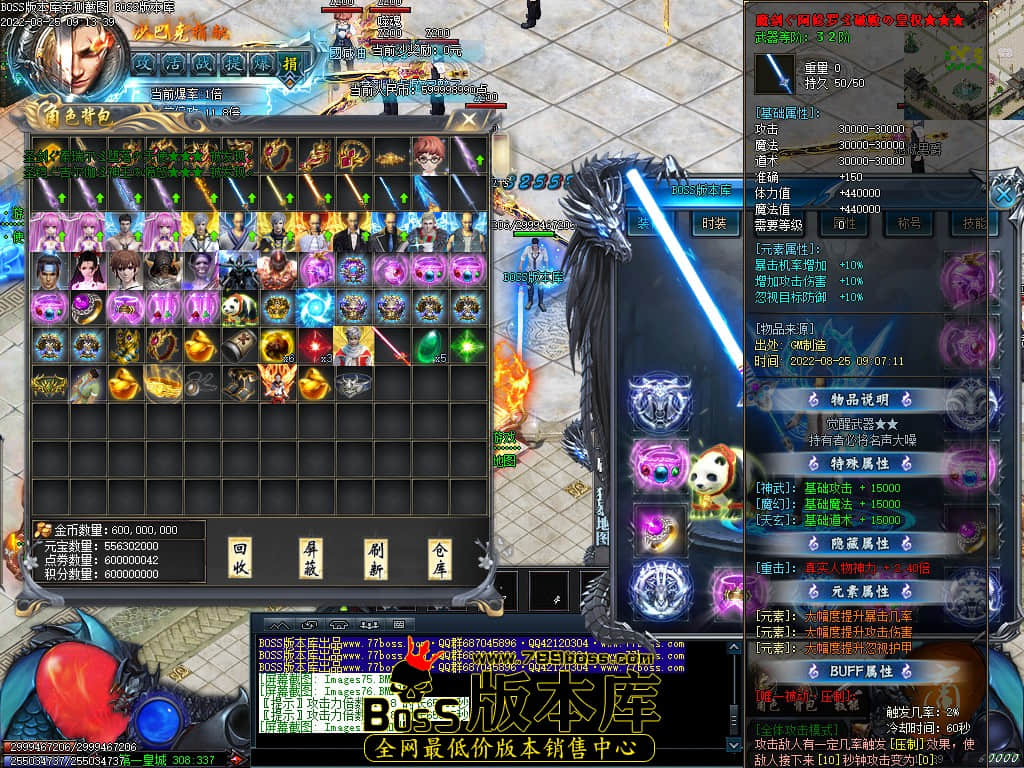Refresh the bag with 刷新 button

point(376,559)
